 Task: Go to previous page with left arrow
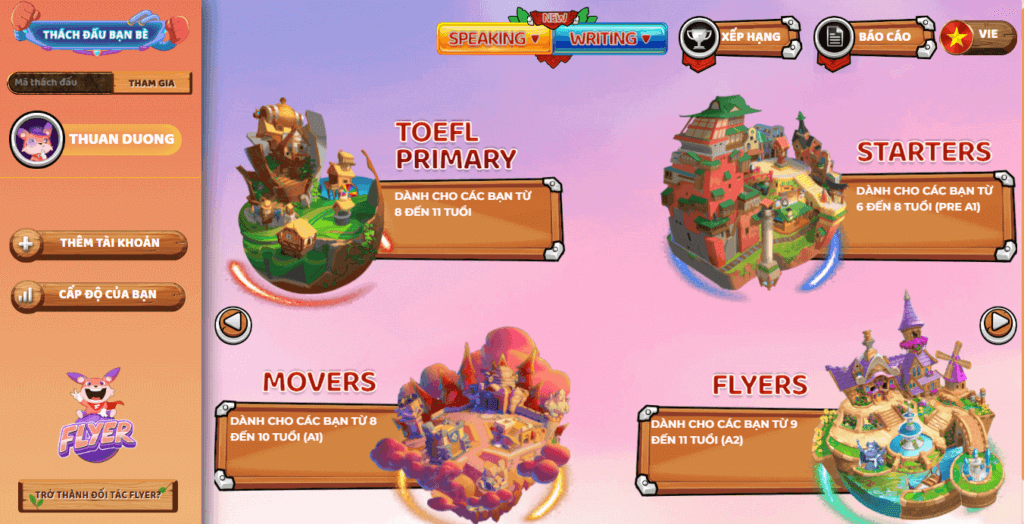[x=233, y=324]
